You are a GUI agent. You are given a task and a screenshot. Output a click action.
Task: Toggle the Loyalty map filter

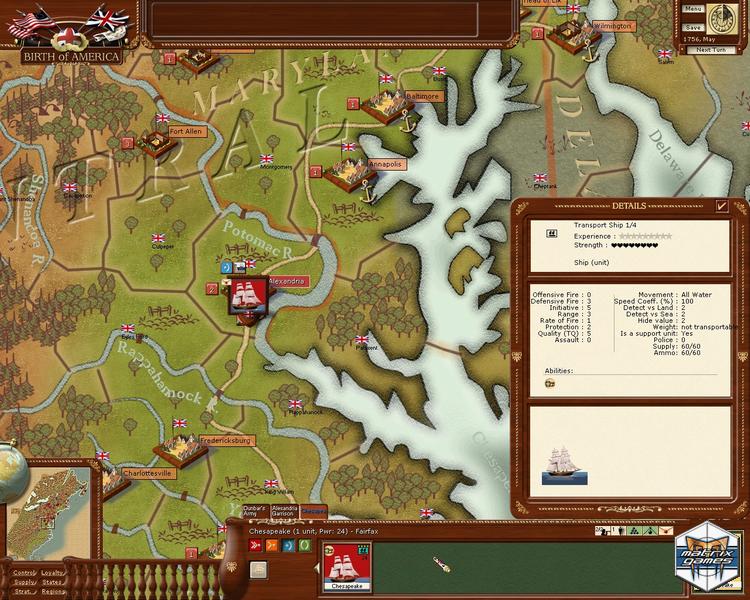coord(53,572)
